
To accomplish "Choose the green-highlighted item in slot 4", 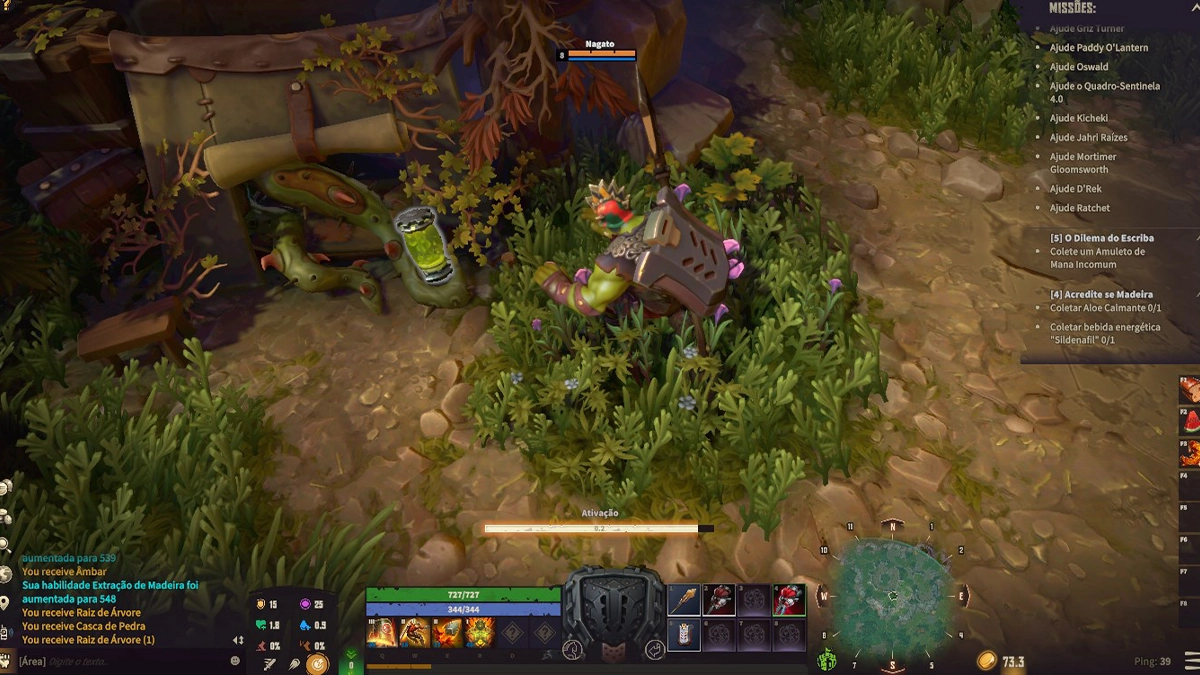I will 788,600.
